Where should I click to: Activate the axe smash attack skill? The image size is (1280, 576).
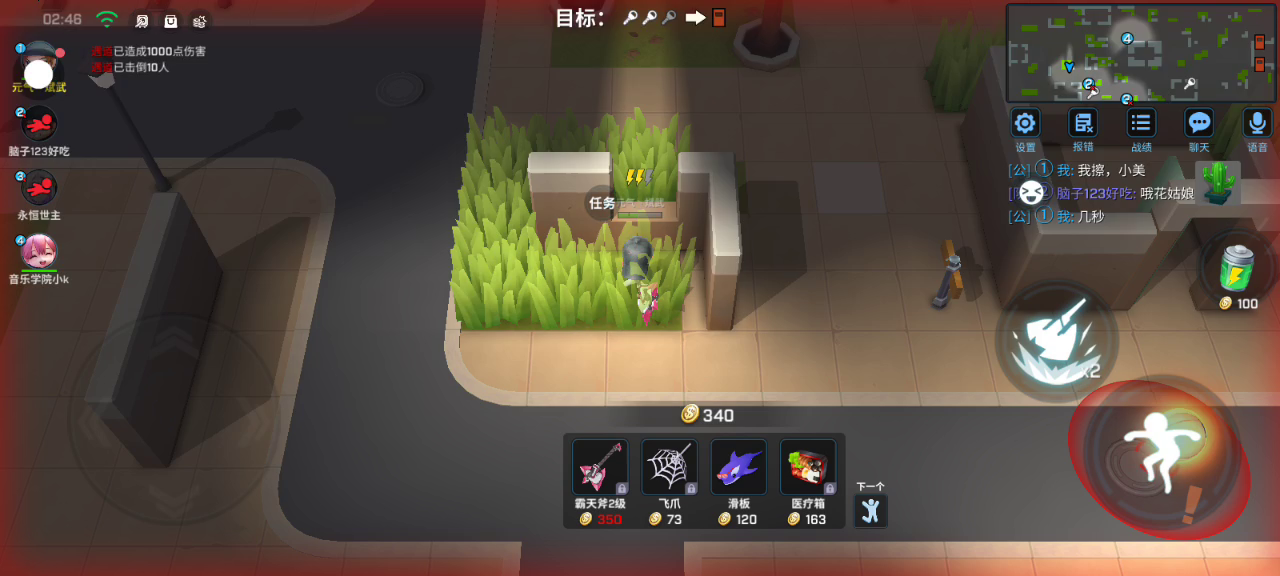point(1054,340)
